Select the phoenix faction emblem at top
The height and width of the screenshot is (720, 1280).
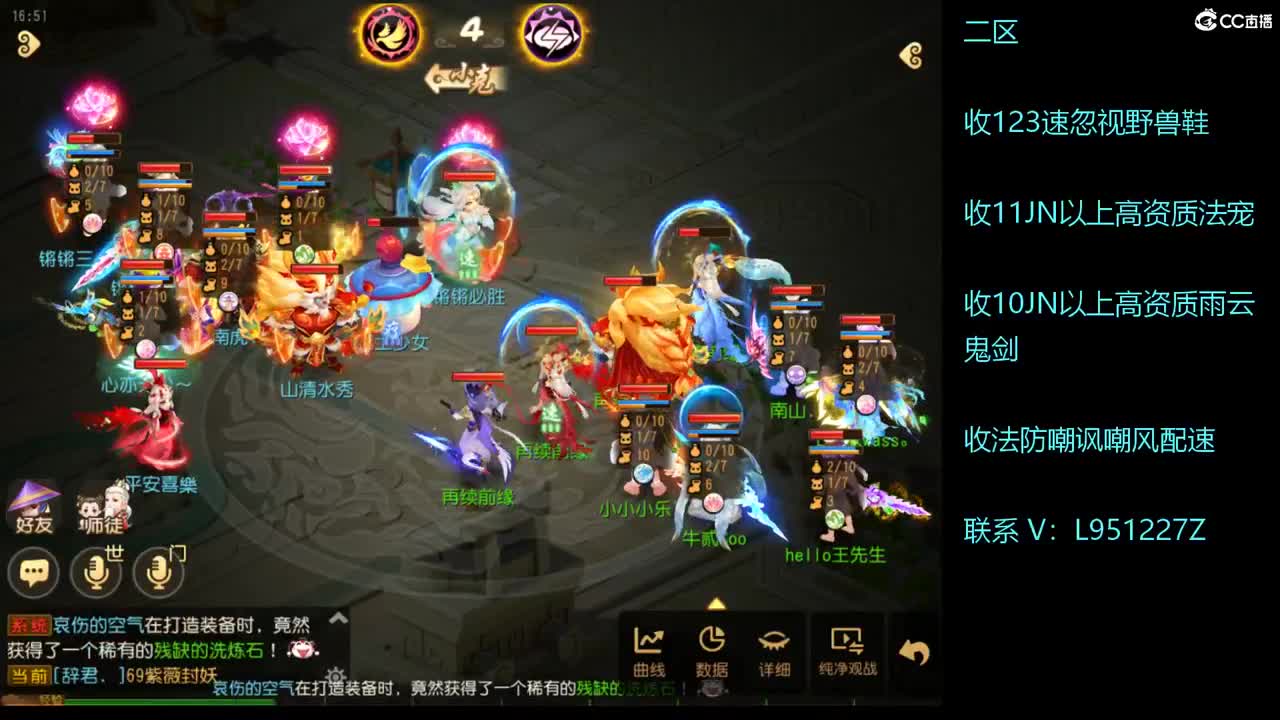(x=390, y=33)
